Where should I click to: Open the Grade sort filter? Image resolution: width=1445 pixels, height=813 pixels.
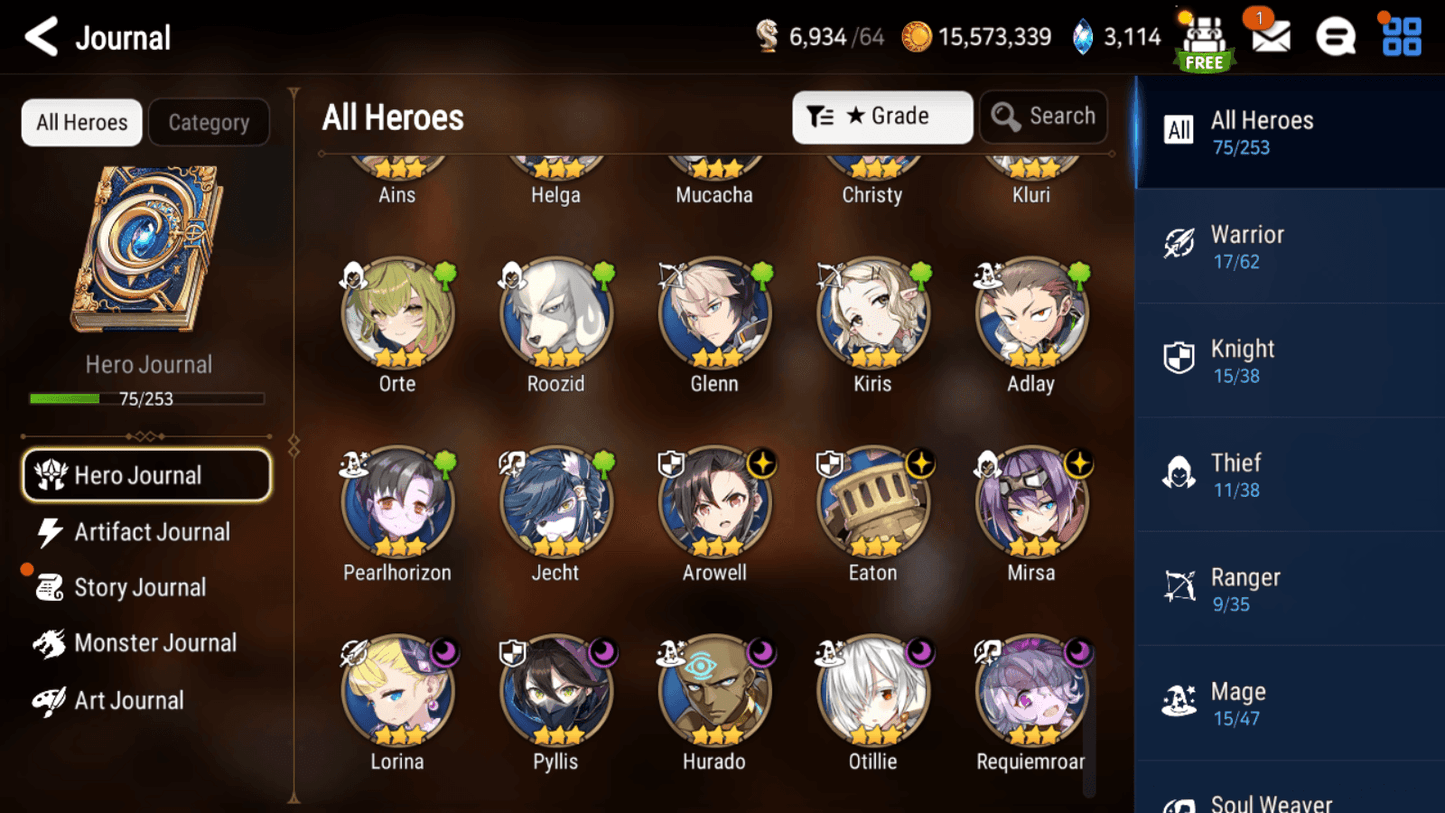882,117
